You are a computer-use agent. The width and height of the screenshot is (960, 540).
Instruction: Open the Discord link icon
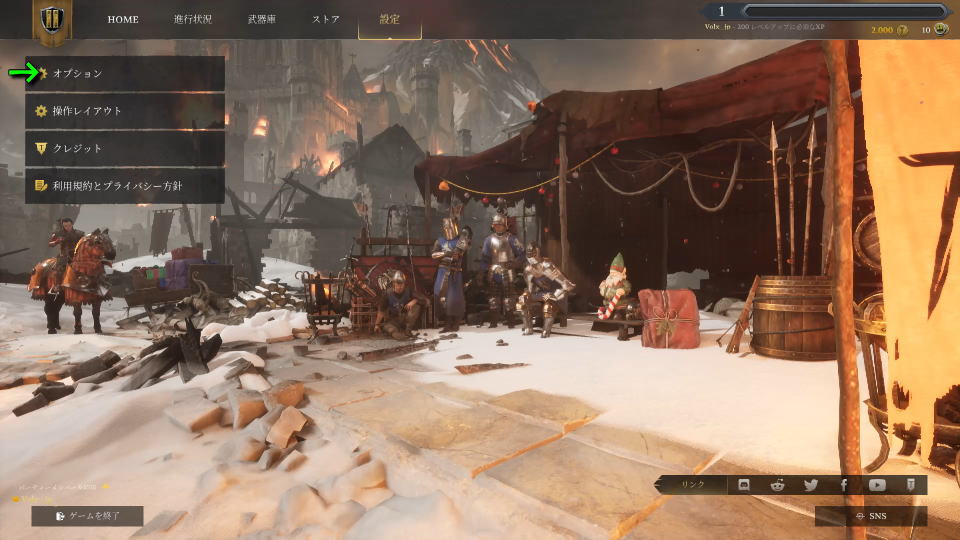744,485
